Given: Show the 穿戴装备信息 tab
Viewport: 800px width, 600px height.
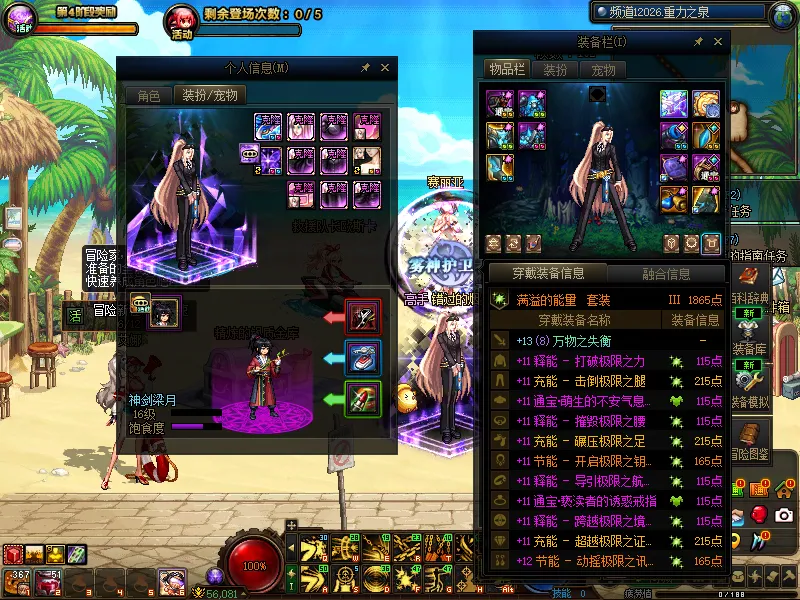Looking at the screenshot, I should 547,273.
